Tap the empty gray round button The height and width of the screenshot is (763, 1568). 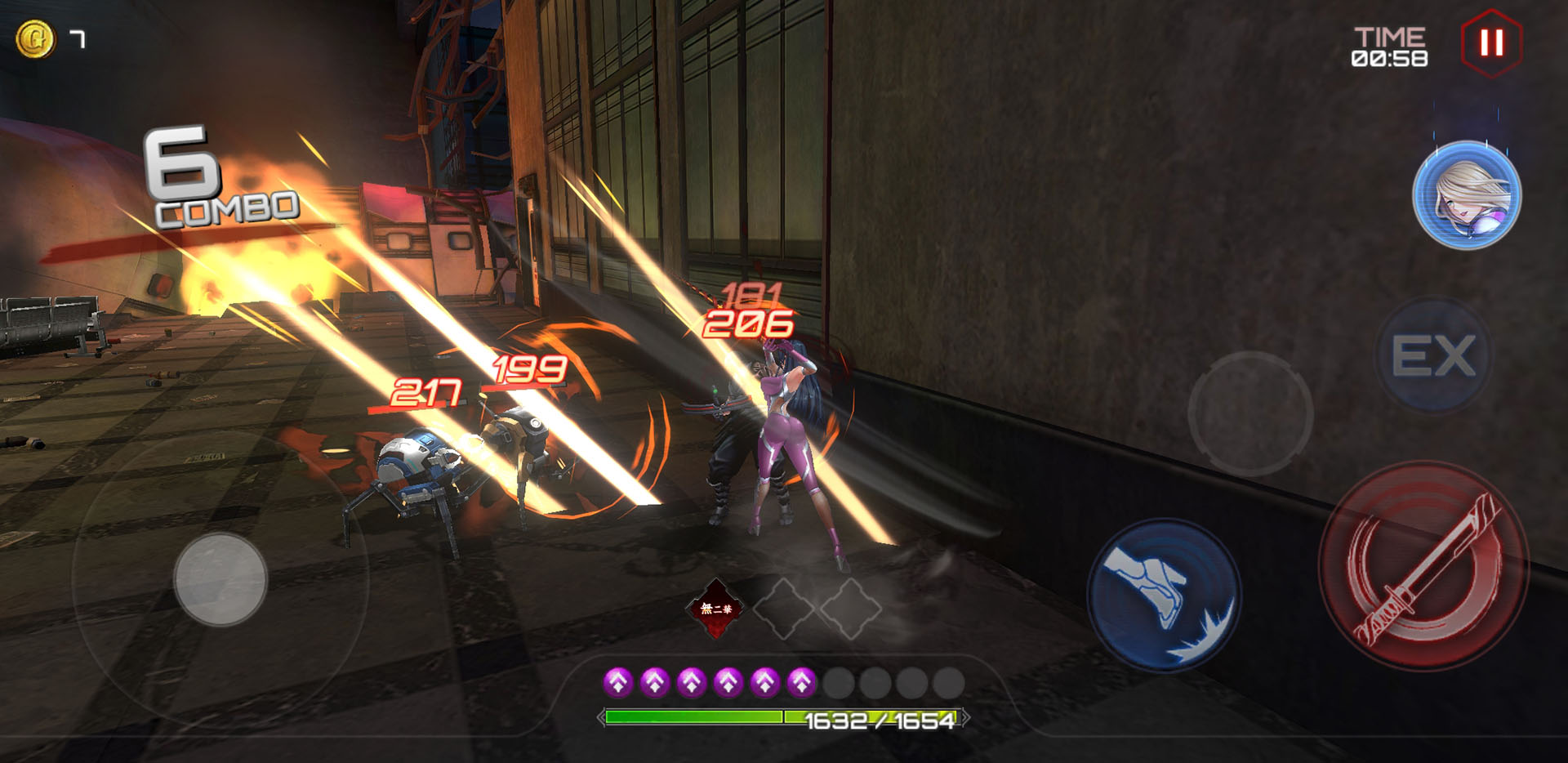coord(1249,413)
